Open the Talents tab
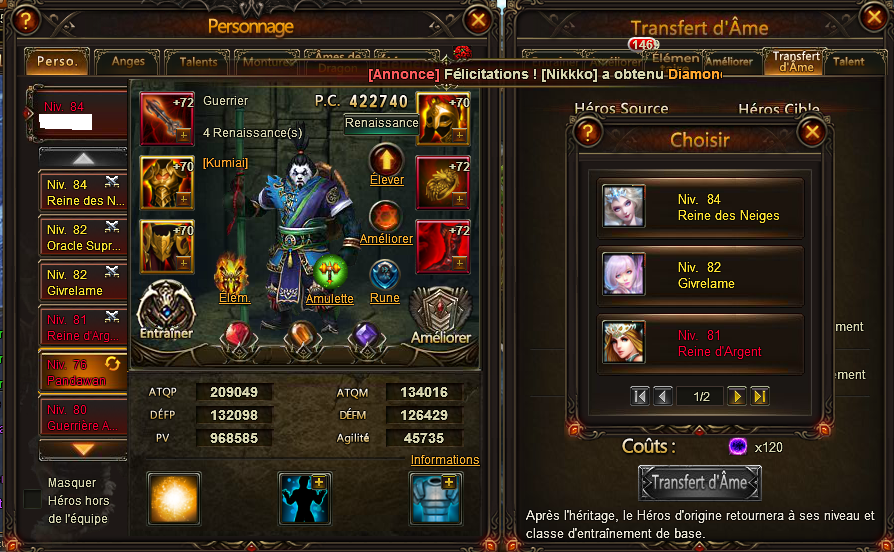 pos(198,62)
